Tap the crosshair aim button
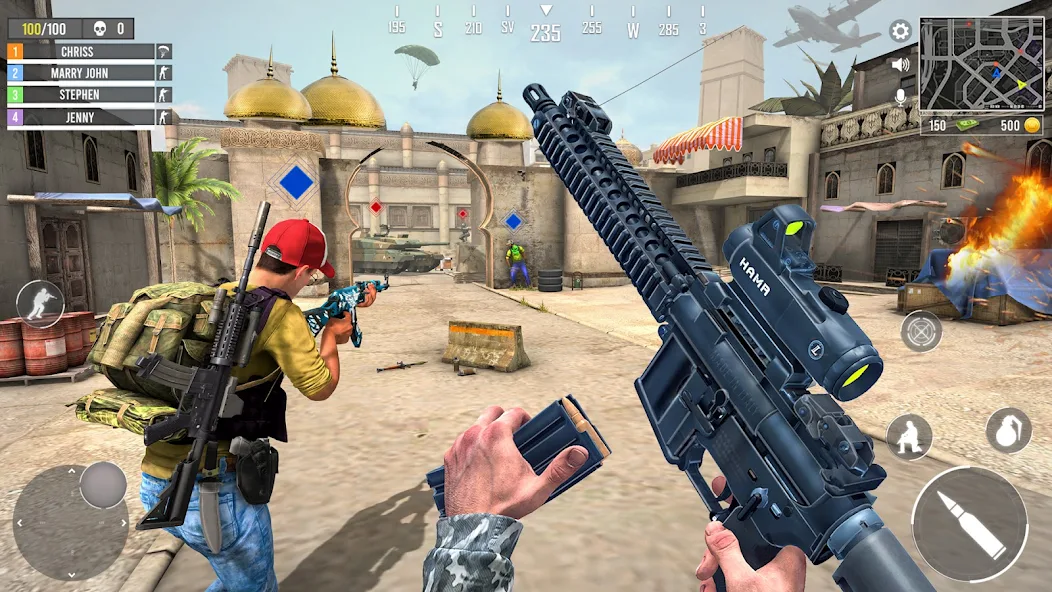 (921, 330)
